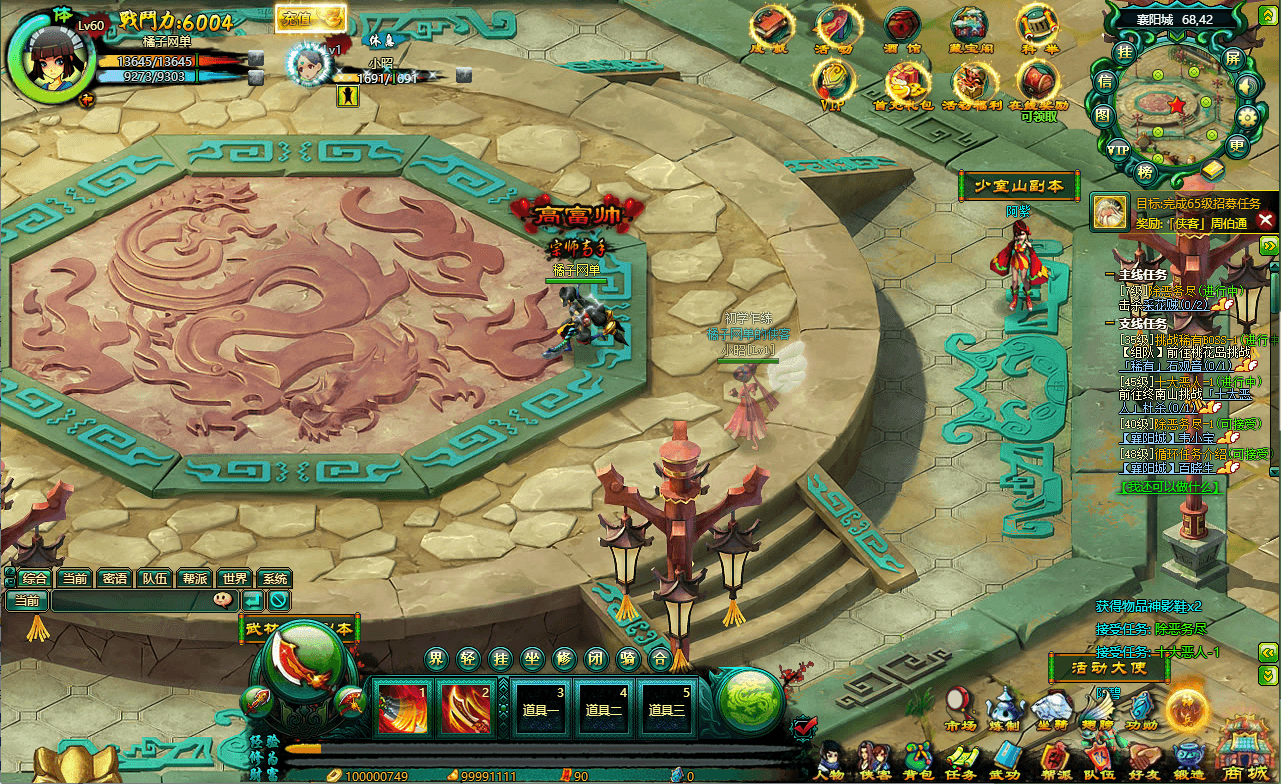Open the 好友 friends handshake icon
The height and width of the screenshot is (784, 1281).
click(1142, 759)
